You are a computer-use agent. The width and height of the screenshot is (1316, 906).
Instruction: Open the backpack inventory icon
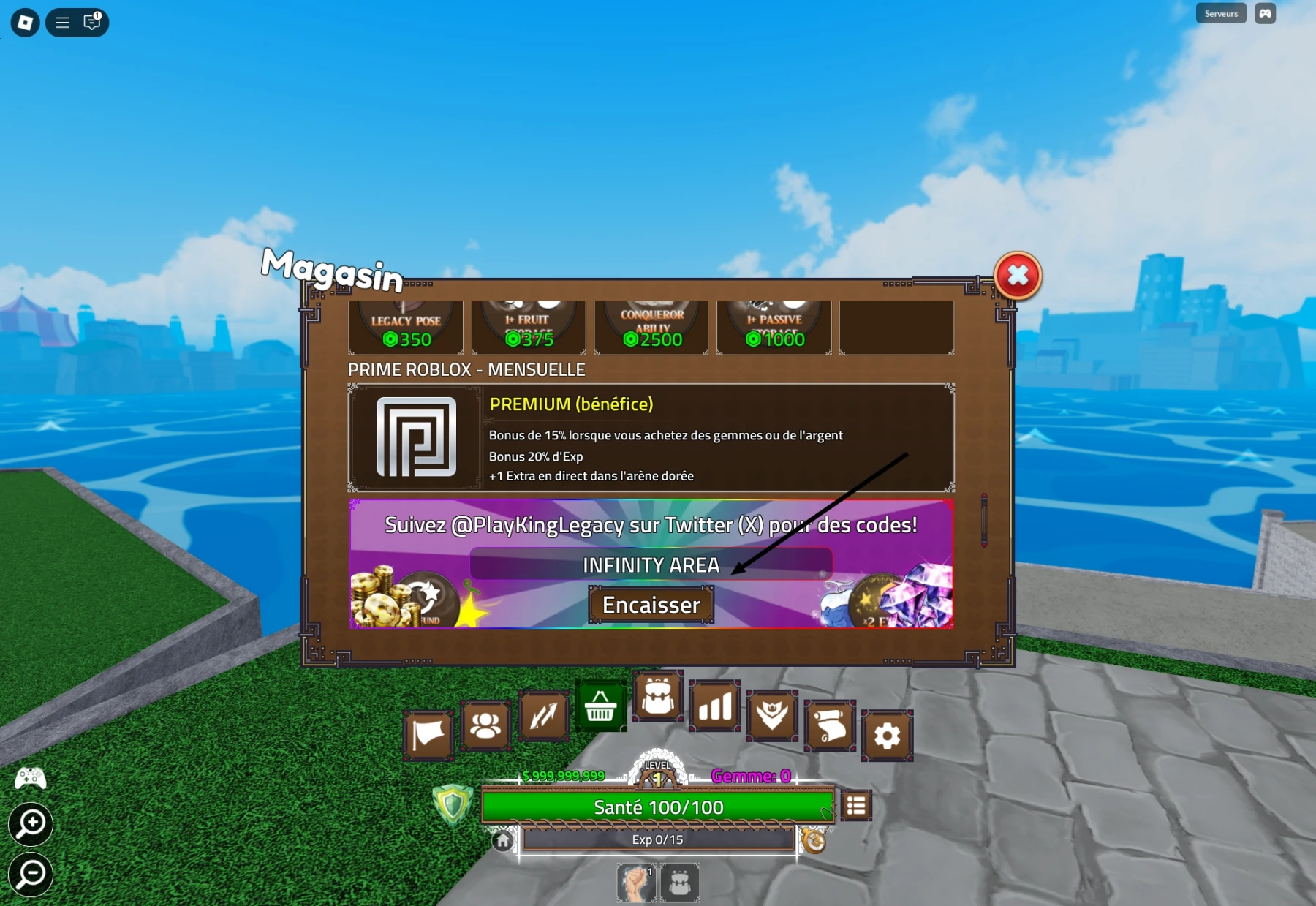coord(657,698)
